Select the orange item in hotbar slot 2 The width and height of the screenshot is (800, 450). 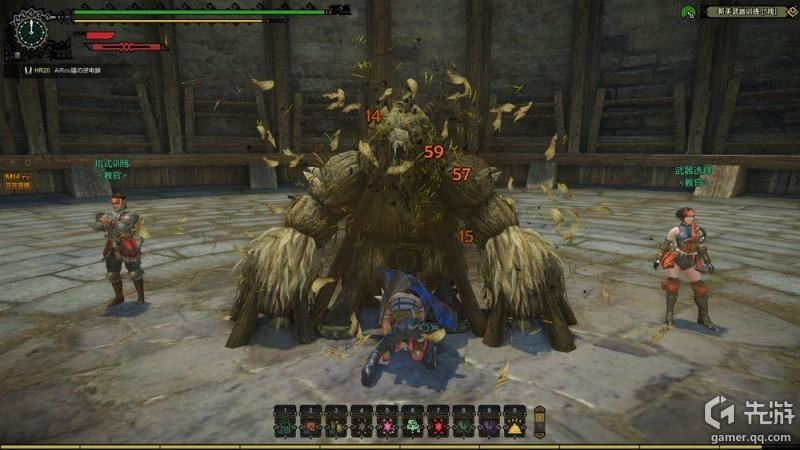pyautogui.click(x=310, y=427)
